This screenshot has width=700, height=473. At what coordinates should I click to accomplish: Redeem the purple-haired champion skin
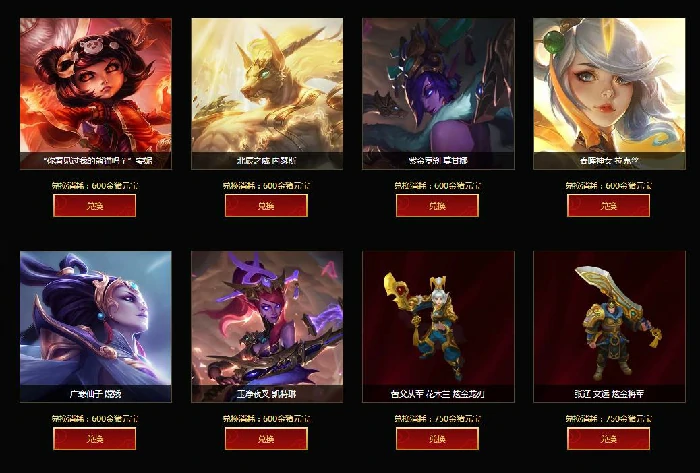437,205
